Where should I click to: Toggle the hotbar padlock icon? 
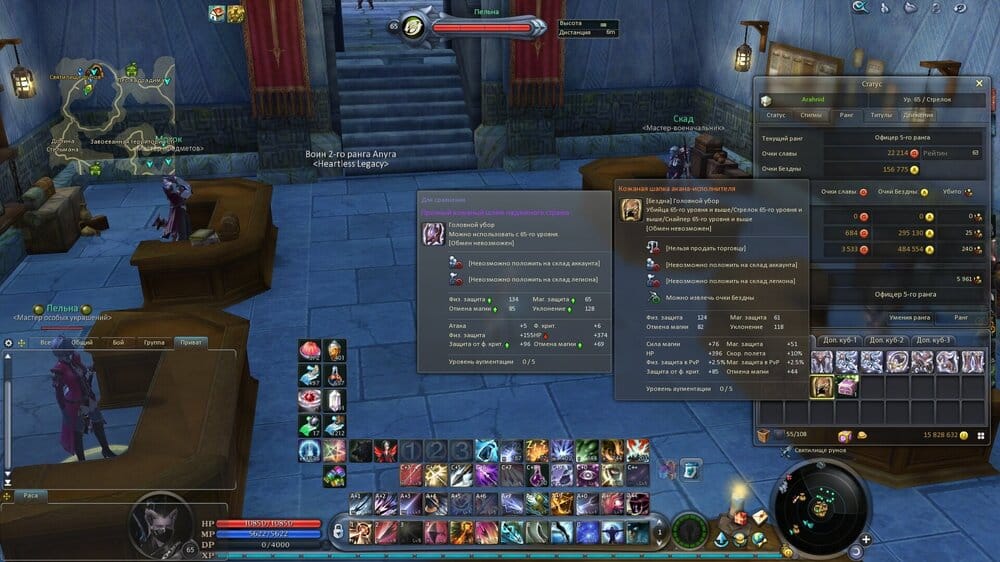[x=338, y=530]
